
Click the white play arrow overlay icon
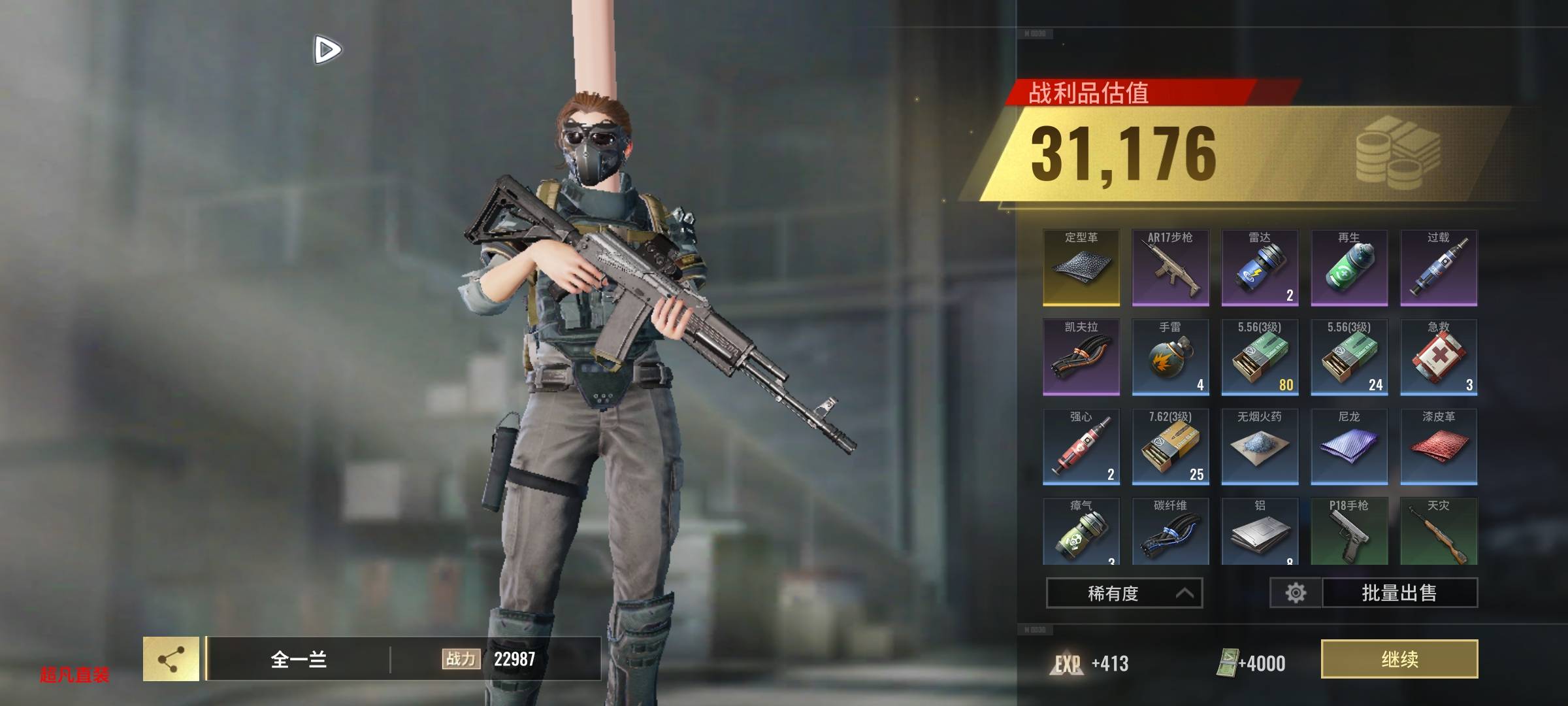(327, 50)
